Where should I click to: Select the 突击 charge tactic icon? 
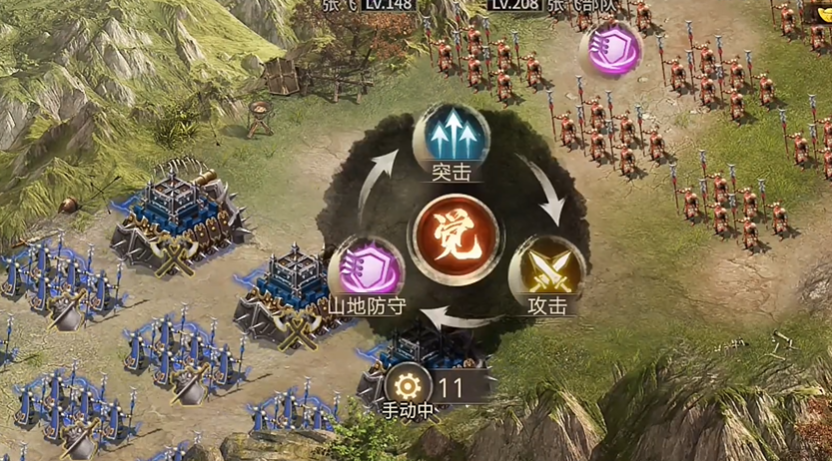click(450, 134)
